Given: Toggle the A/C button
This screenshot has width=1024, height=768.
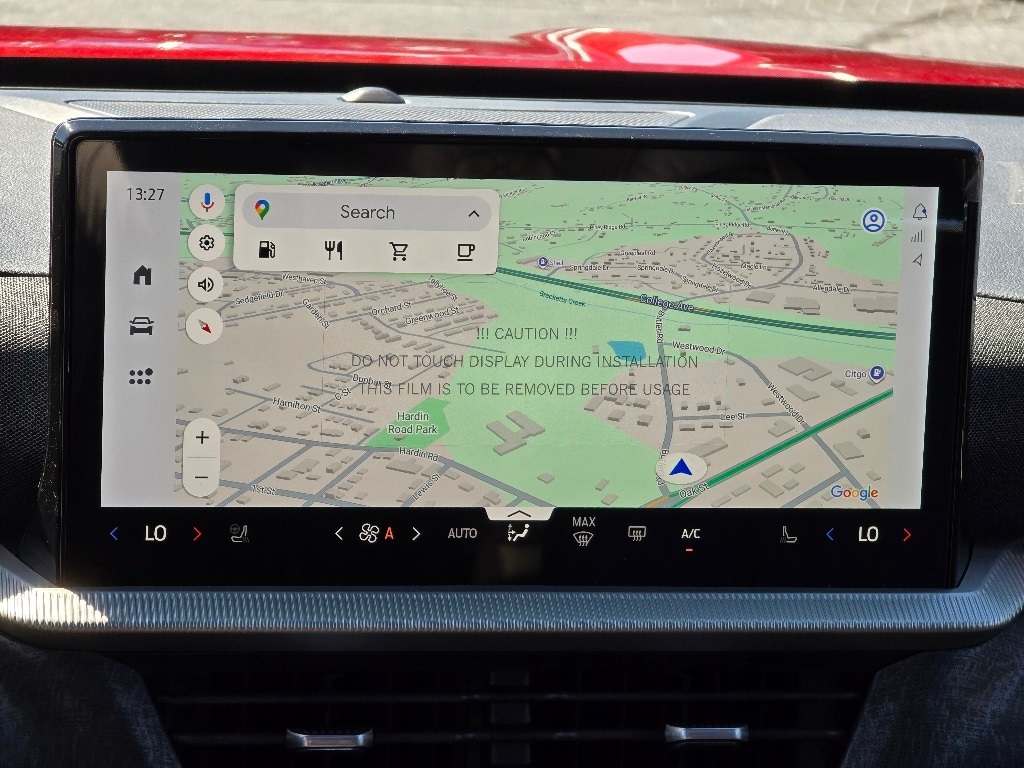Looking at the screenshot, I should (690, 535).
